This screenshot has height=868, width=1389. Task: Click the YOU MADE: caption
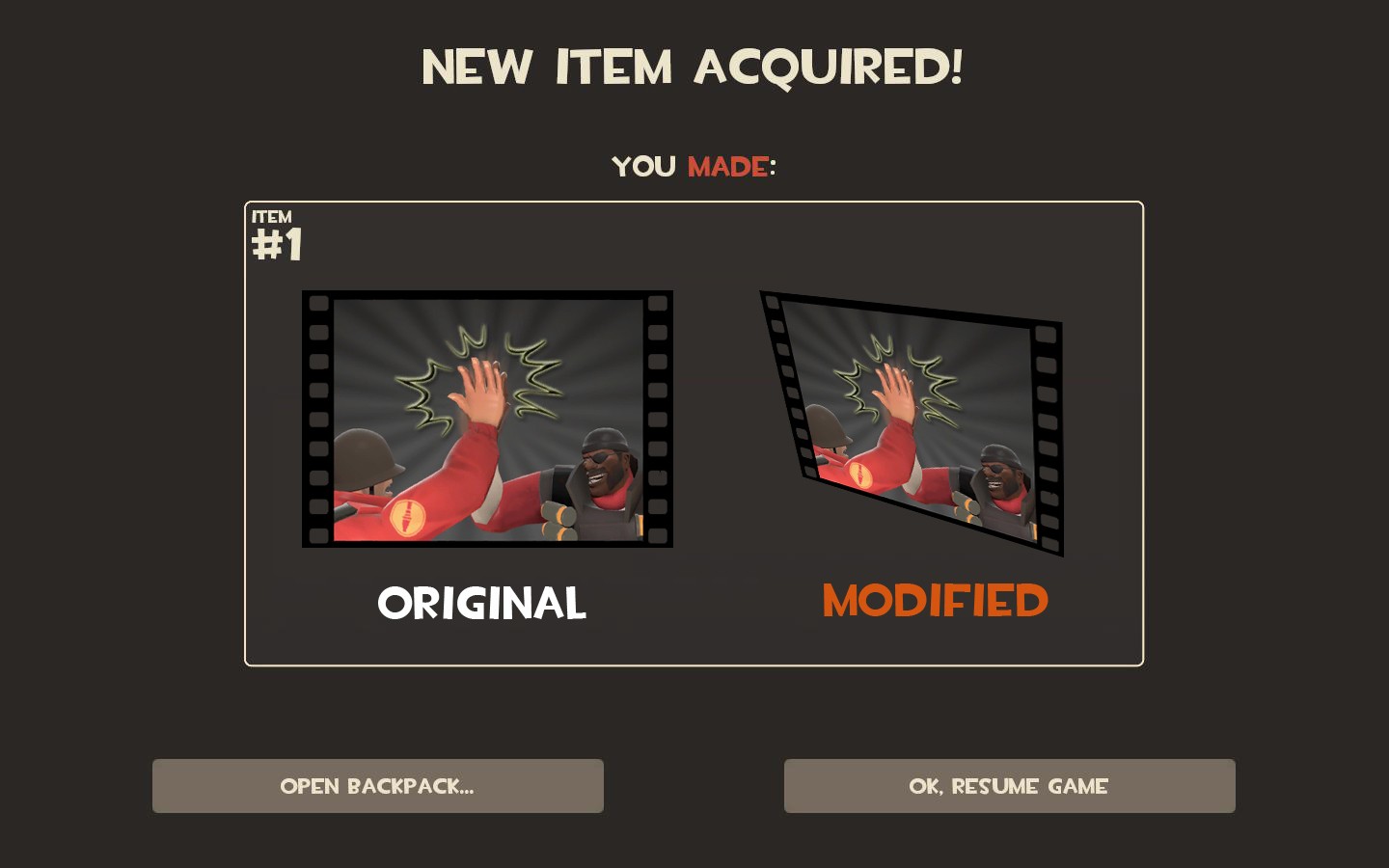(693, 166)
